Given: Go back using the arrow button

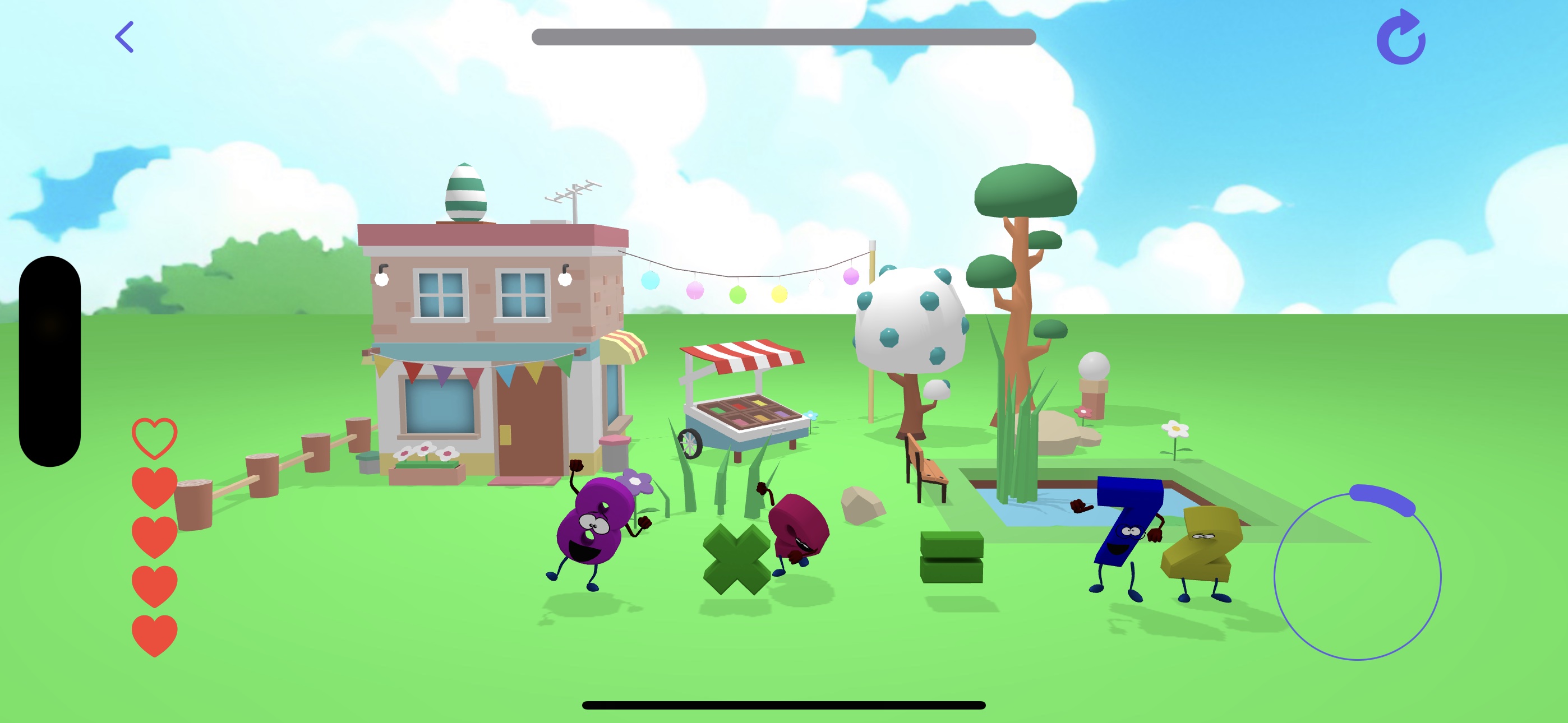Looking at the screenshot, I should coord(125,37).
